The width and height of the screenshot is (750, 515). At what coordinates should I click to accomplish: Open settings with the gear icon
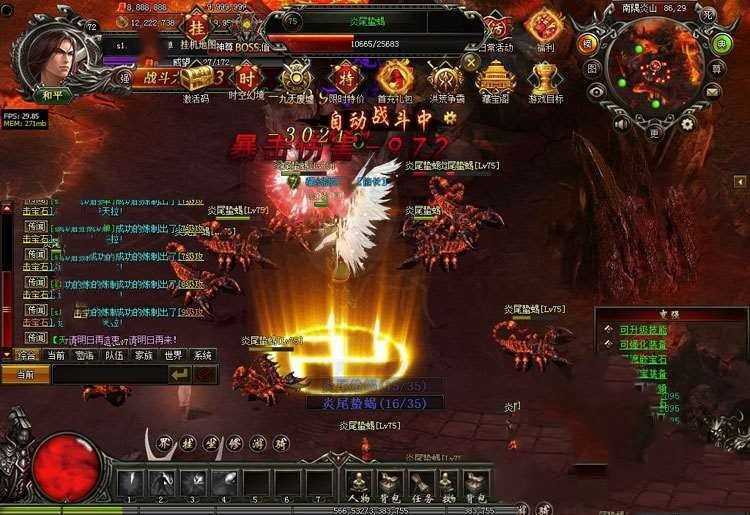click(x=688, y=124)
